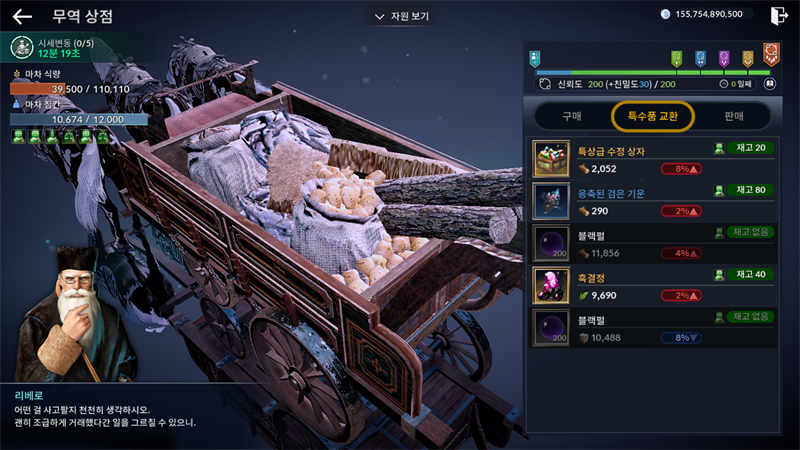
Task: Tap the 신뢰도 trust handshake icon
Action: tap(545, 85)
